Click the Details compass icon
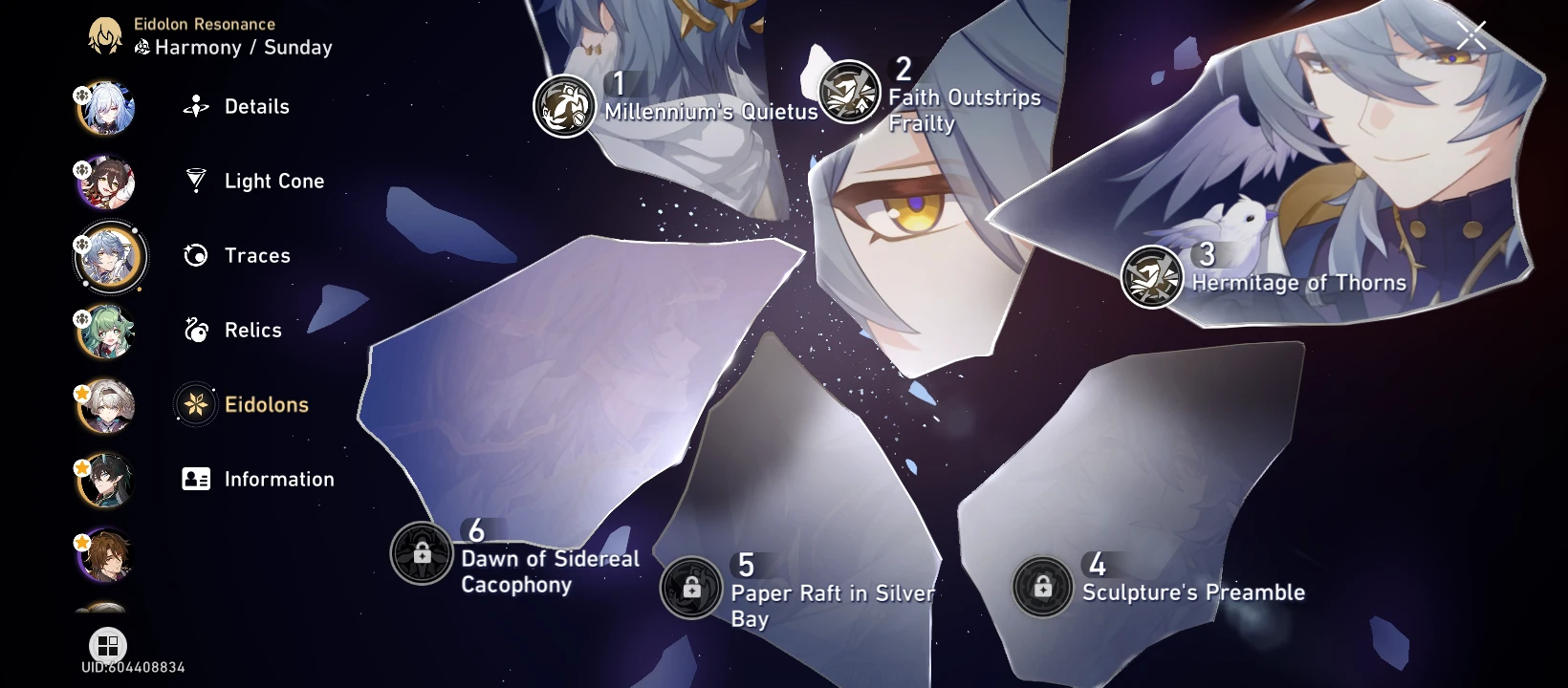1568x688 pixels. tap(196, 106)
